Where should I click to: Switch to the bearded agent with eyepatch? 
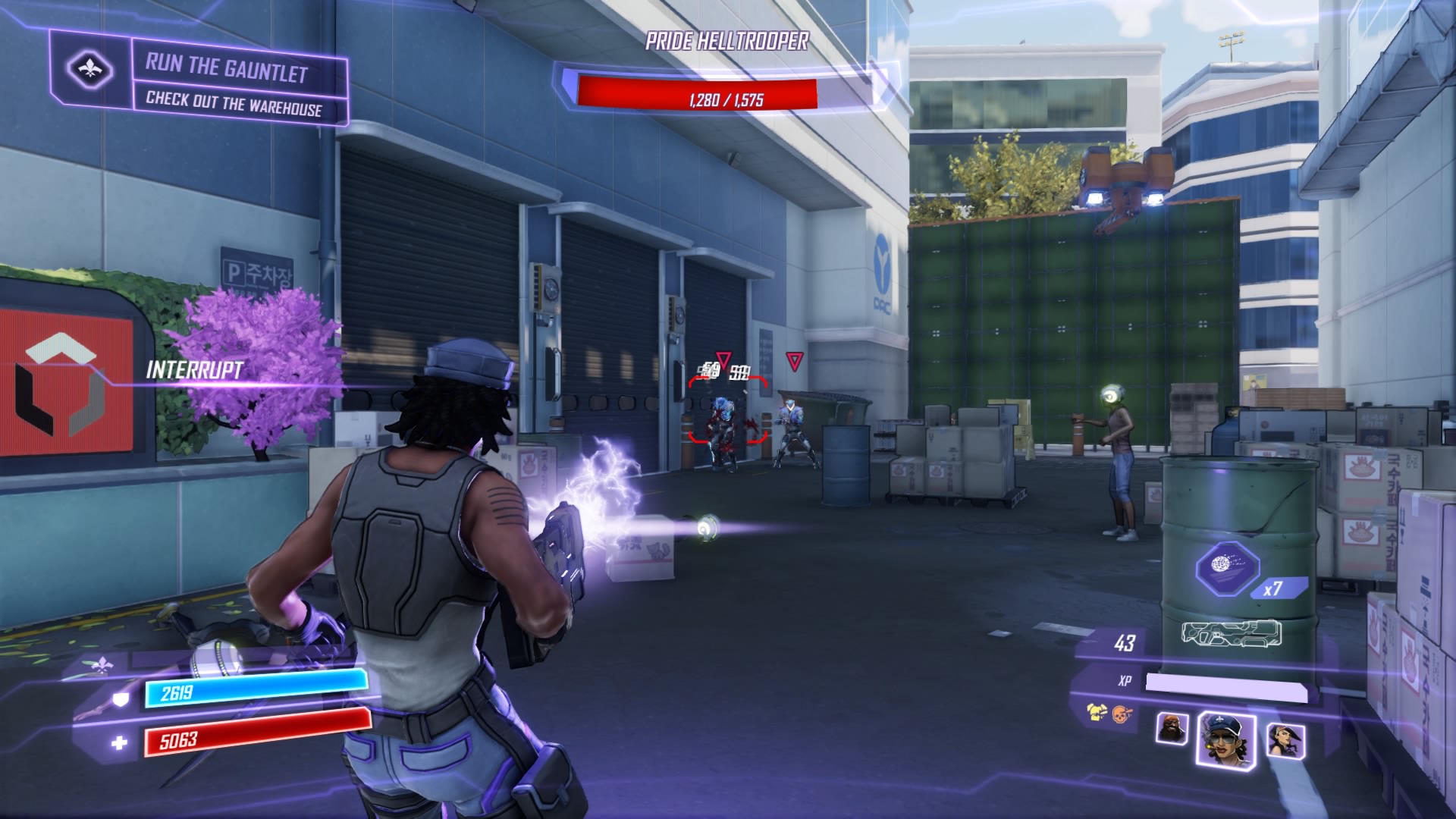(1172, 729)
